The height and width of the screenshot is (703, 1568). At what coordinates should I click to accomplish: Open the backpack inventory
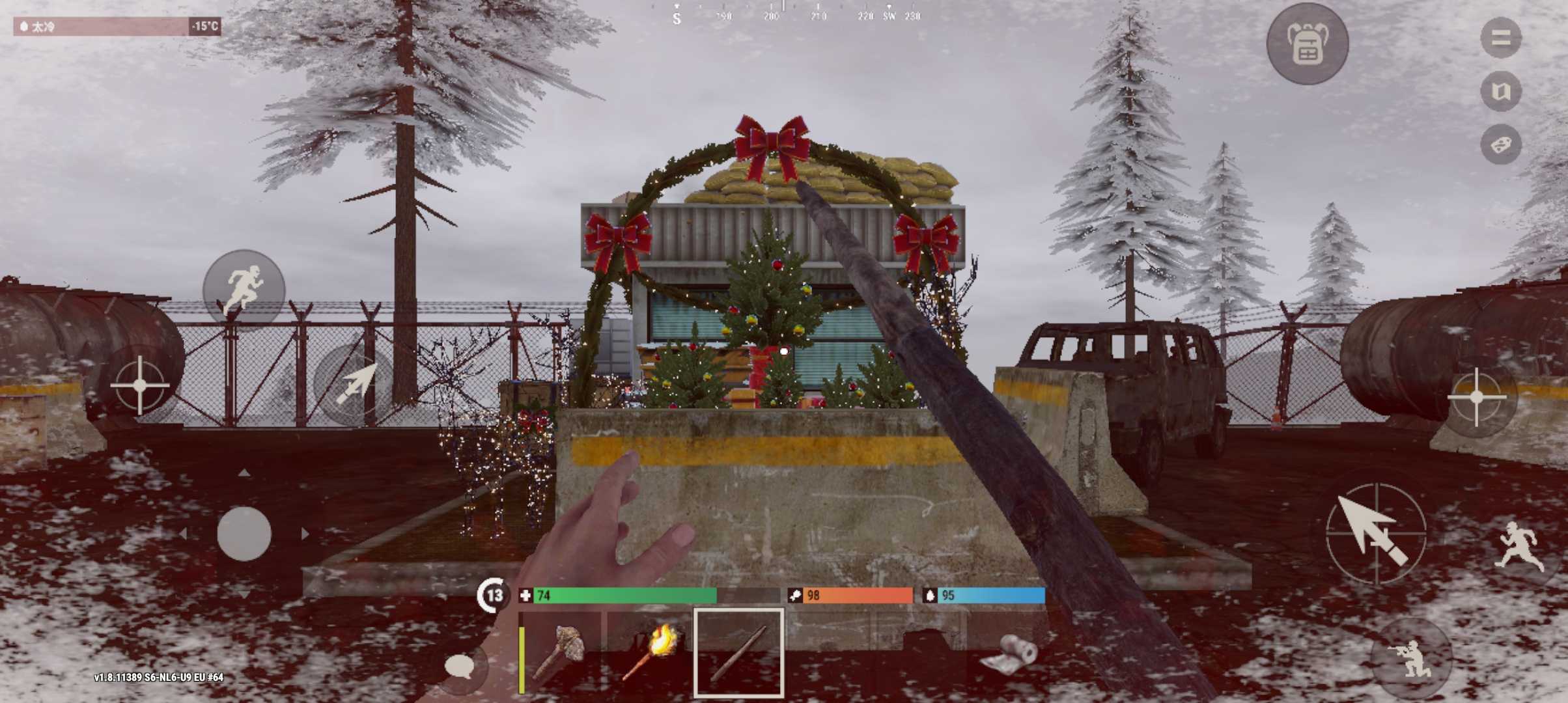pos(1307,44)
